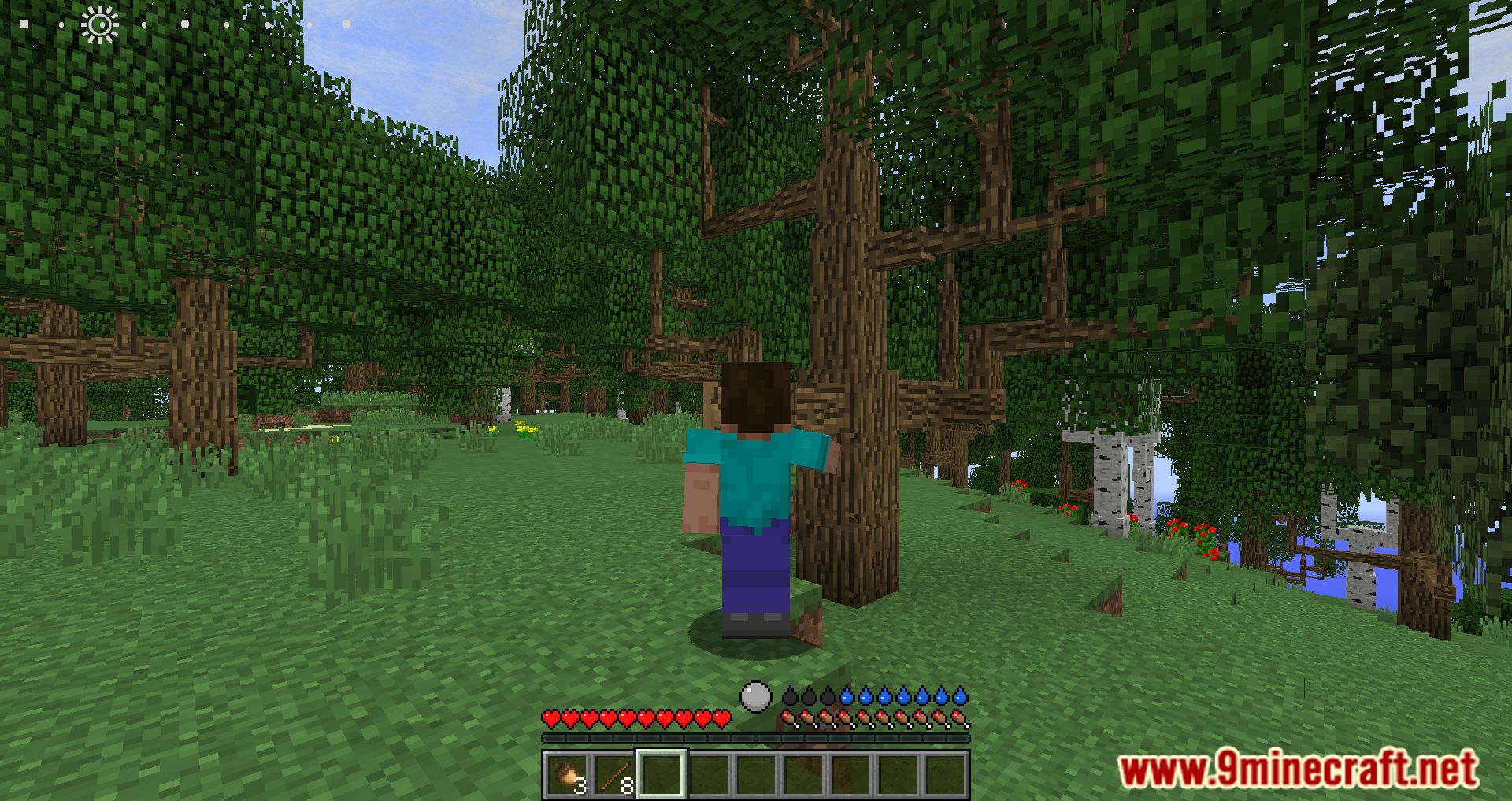Click the fourth empty hotbar slot
The width and height of the screenshot is (1512, 801).
click(x=710, y=774)
